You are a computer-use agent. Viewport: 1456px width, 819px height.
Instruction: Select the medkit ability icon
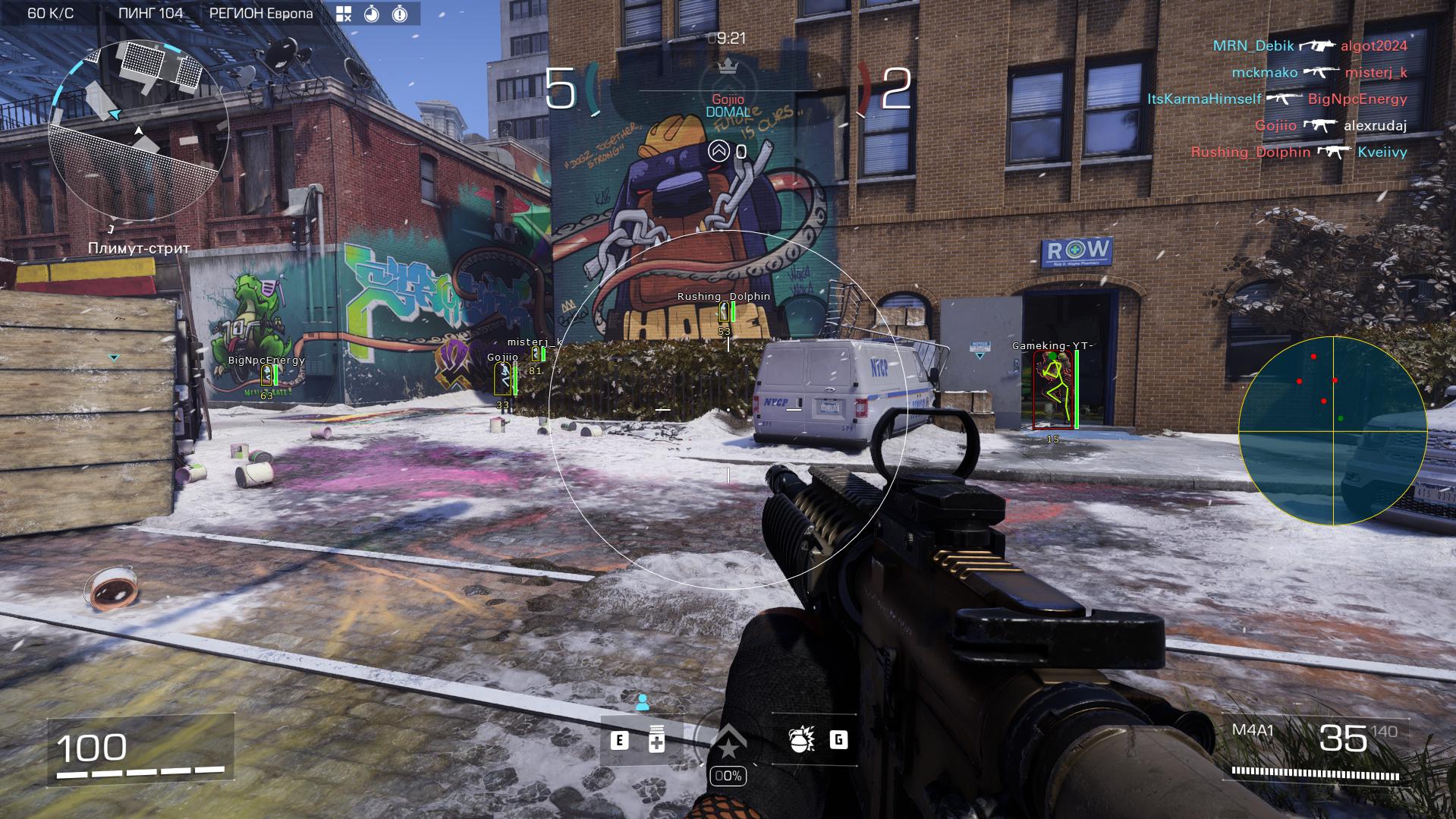pos(657,741)
